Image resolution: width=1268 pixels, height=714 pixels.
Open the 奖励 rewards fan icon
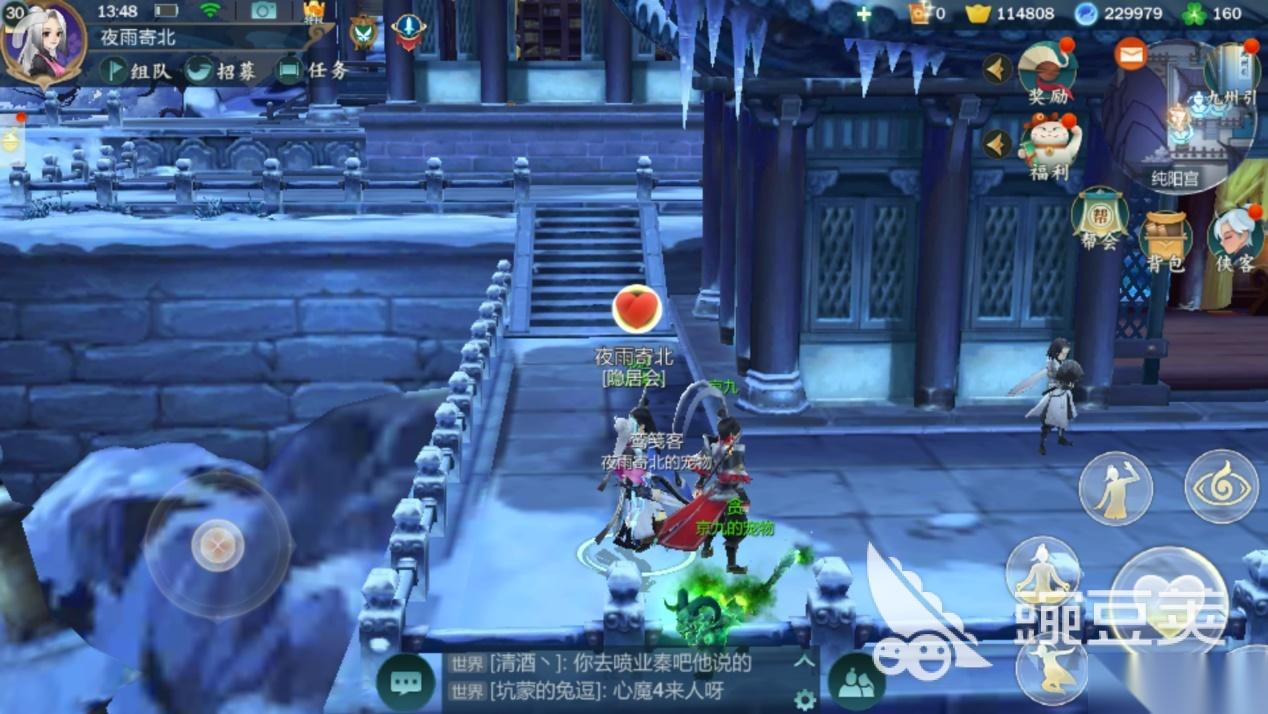1046,72
